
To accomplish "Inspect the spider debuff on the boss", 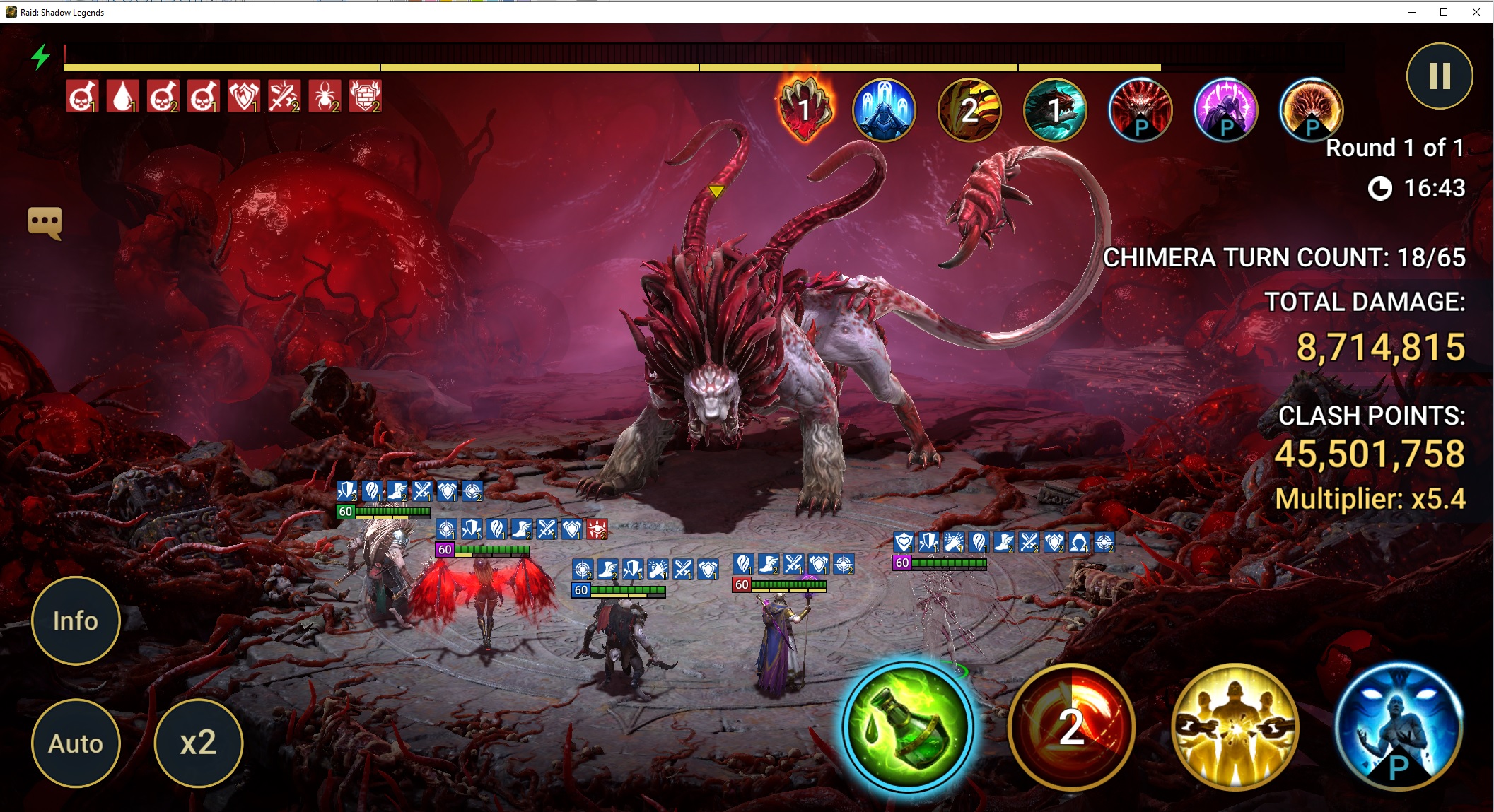I will pos(325,96).
